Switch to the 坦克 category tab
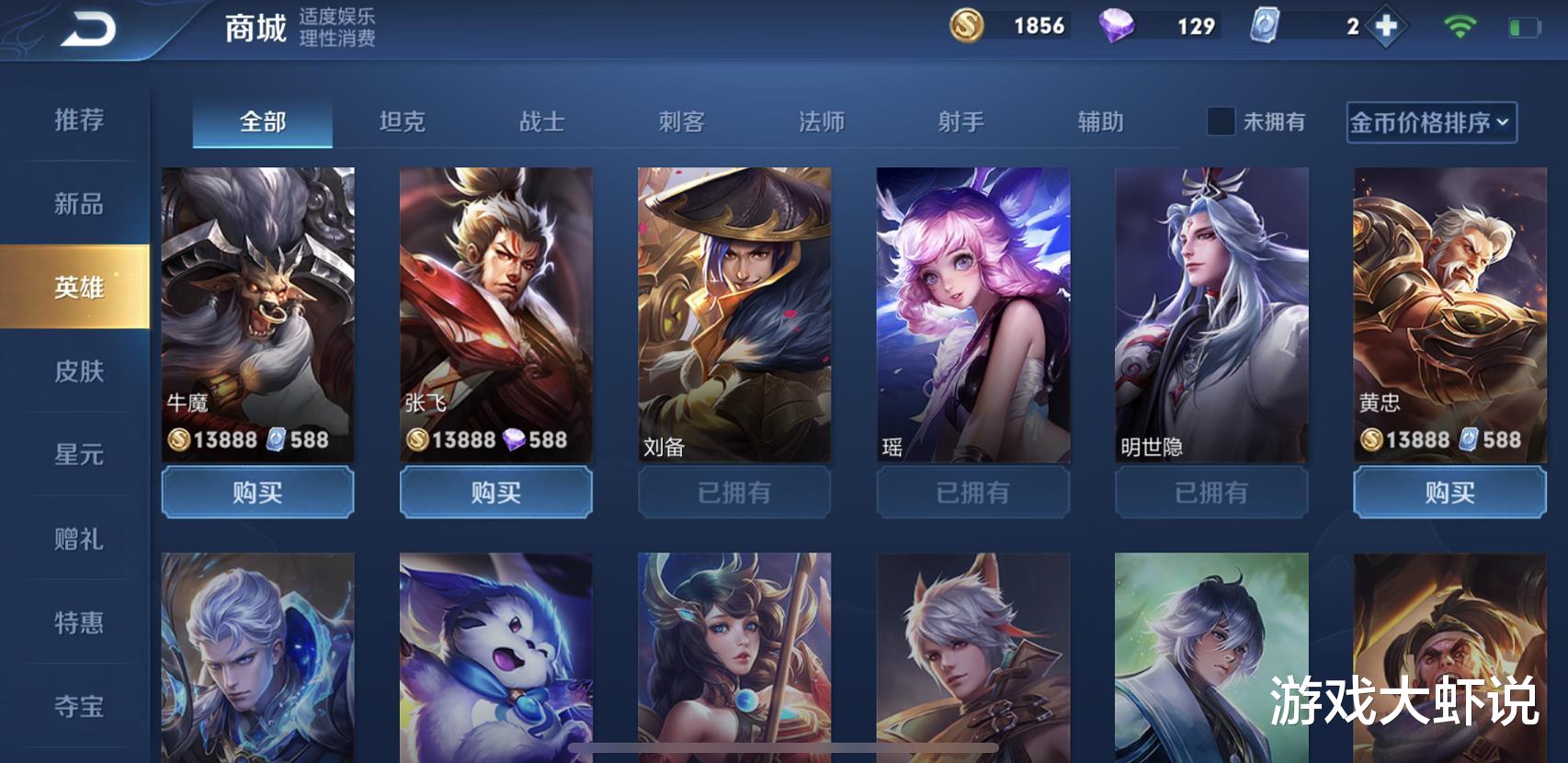Image resolution: width=1568 pixels, height=763 pixels. 402,122
